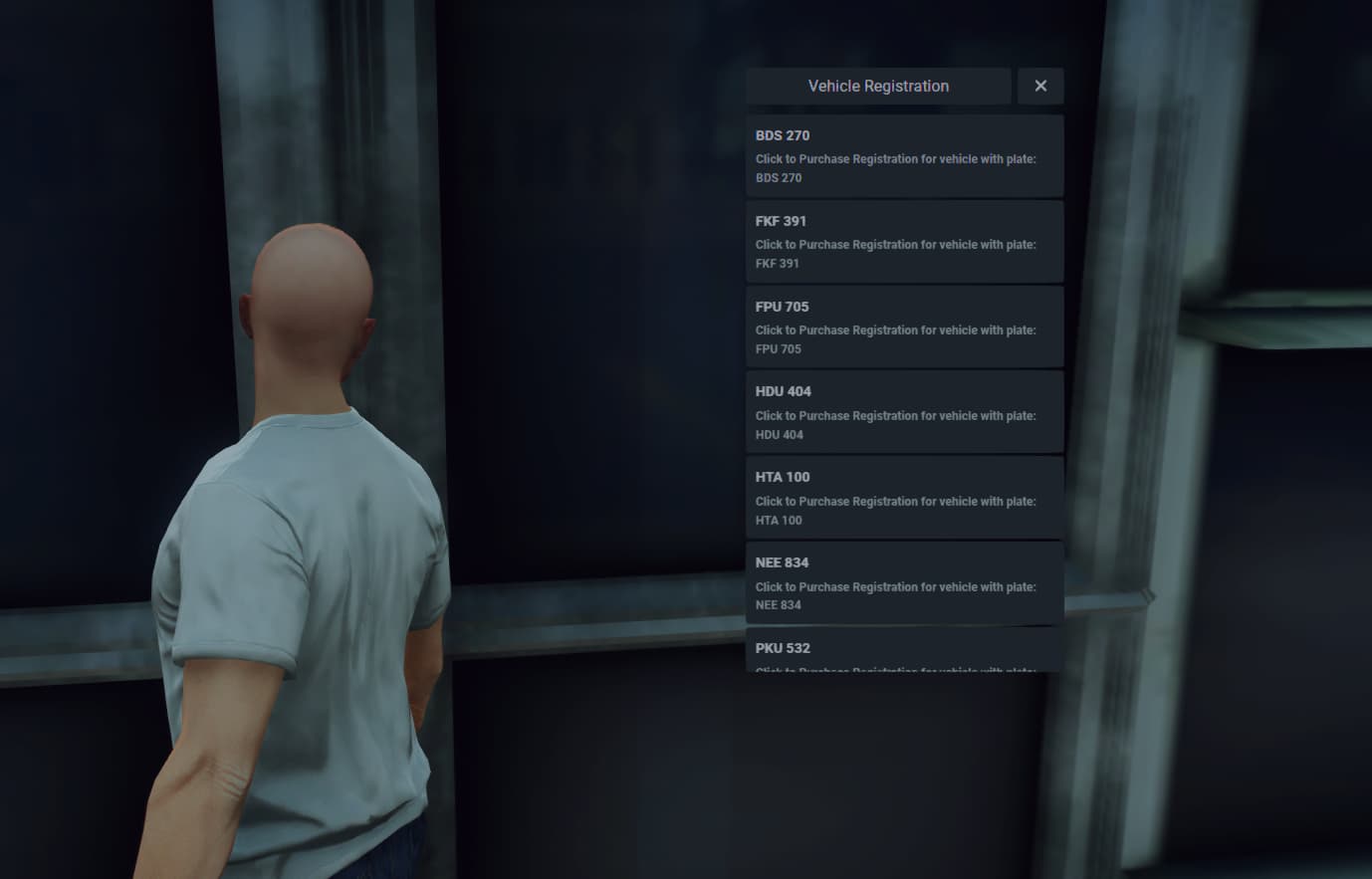Purchase registration for vehicle FKF 391

pos(904,241)
